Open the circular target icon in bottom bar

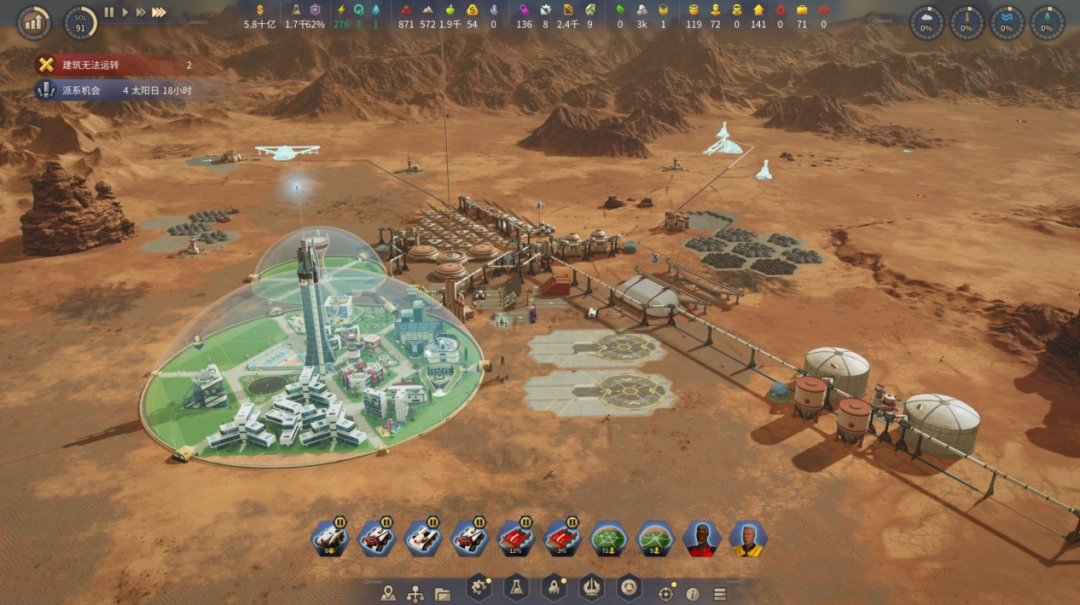(x=665, y=593)
